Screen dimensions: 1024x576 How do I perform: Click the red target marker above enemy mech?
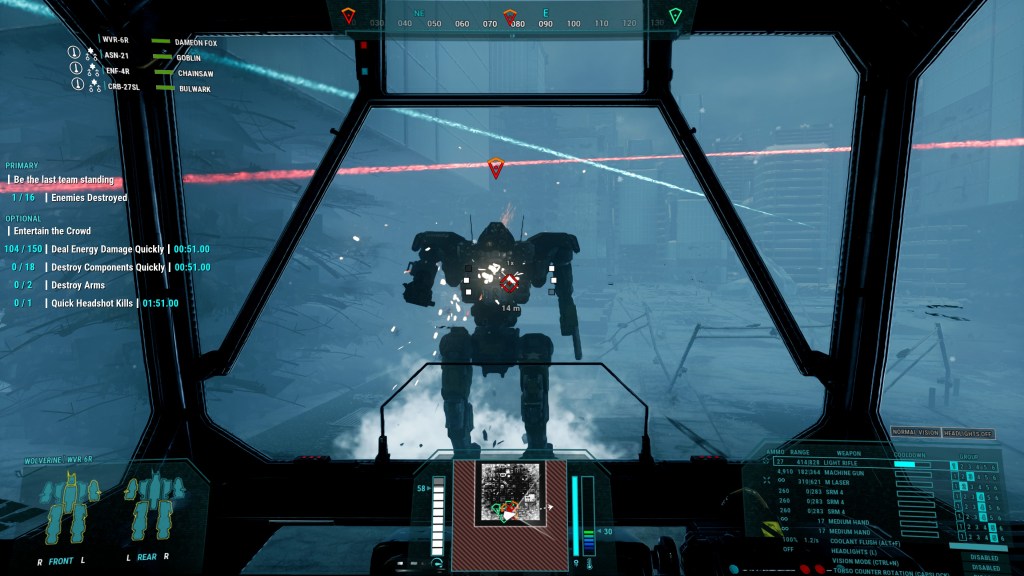click(495, 168)
